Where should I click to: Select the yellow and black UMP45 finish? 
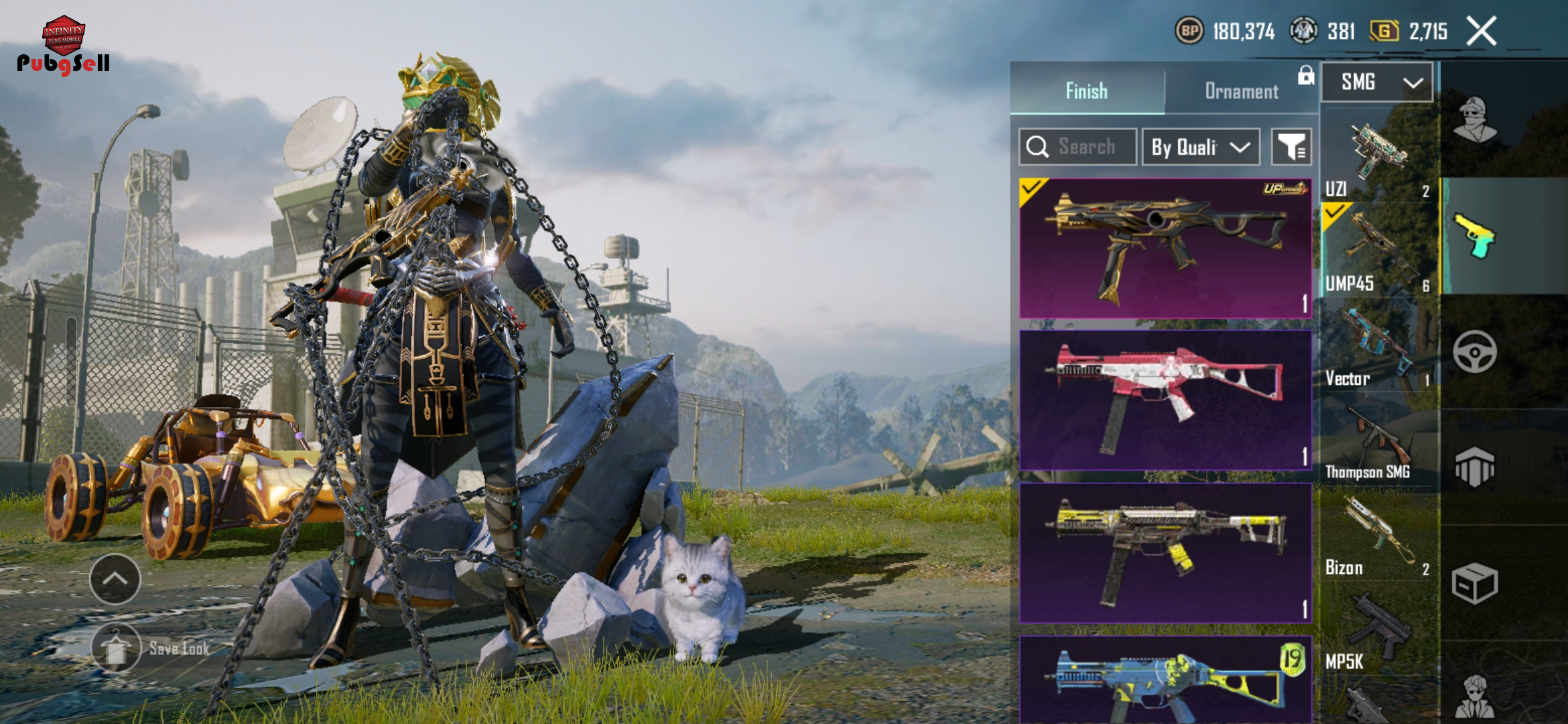click(x=1165, y=552)
